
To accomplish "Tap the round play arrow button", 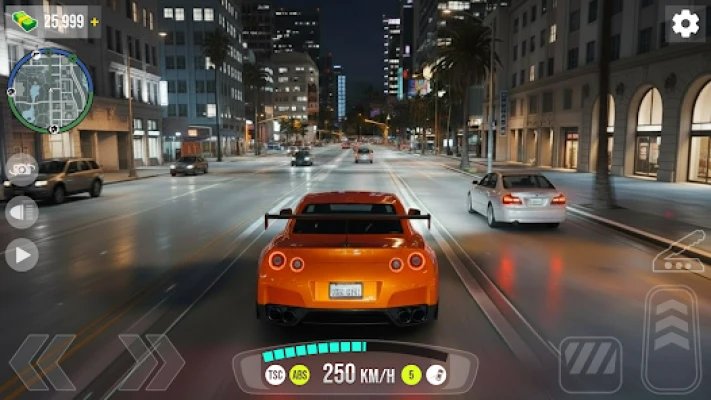I will click(x=21, y=254).
